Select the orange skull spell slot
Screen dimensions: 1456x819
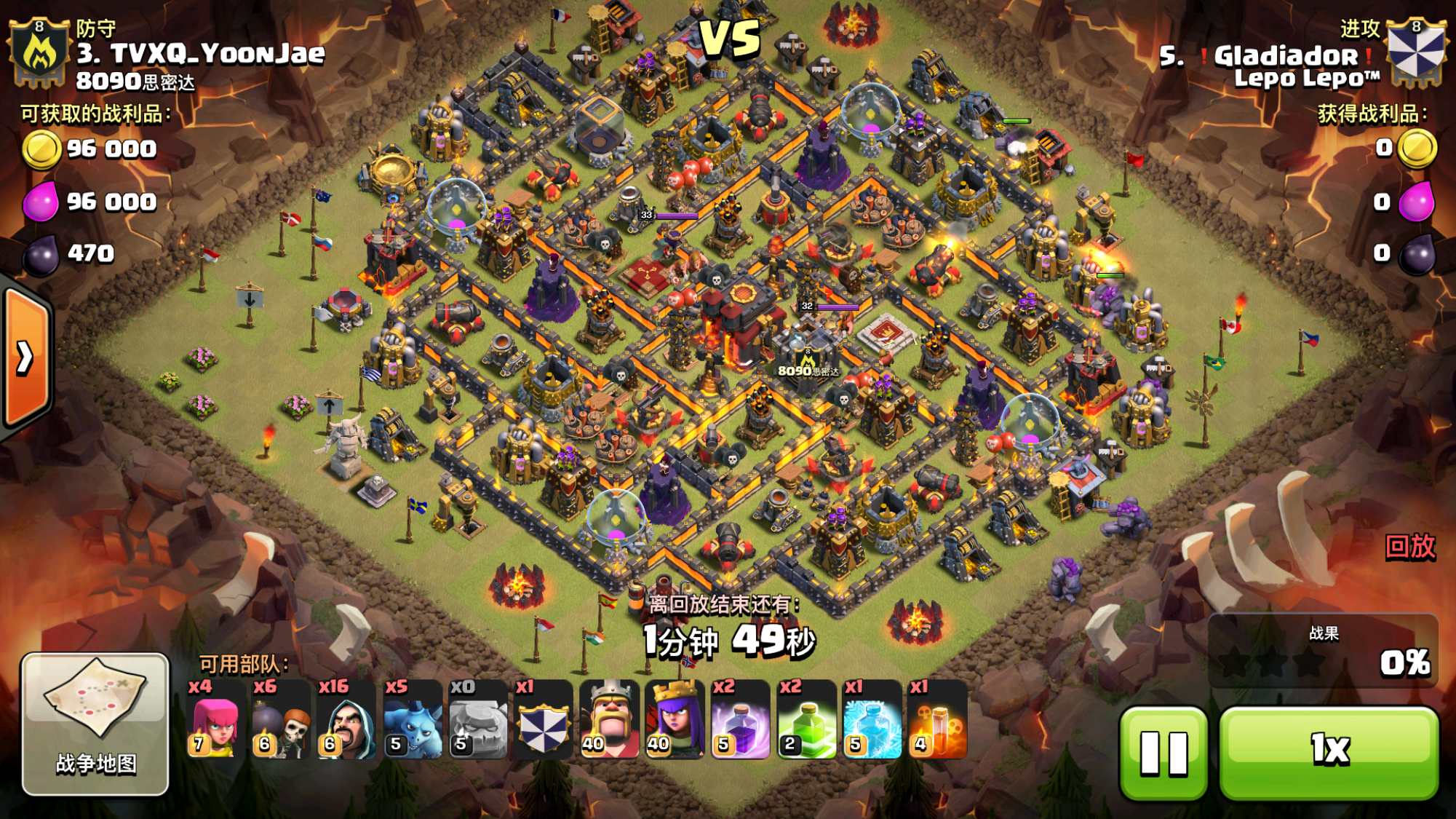coord(937,721)
